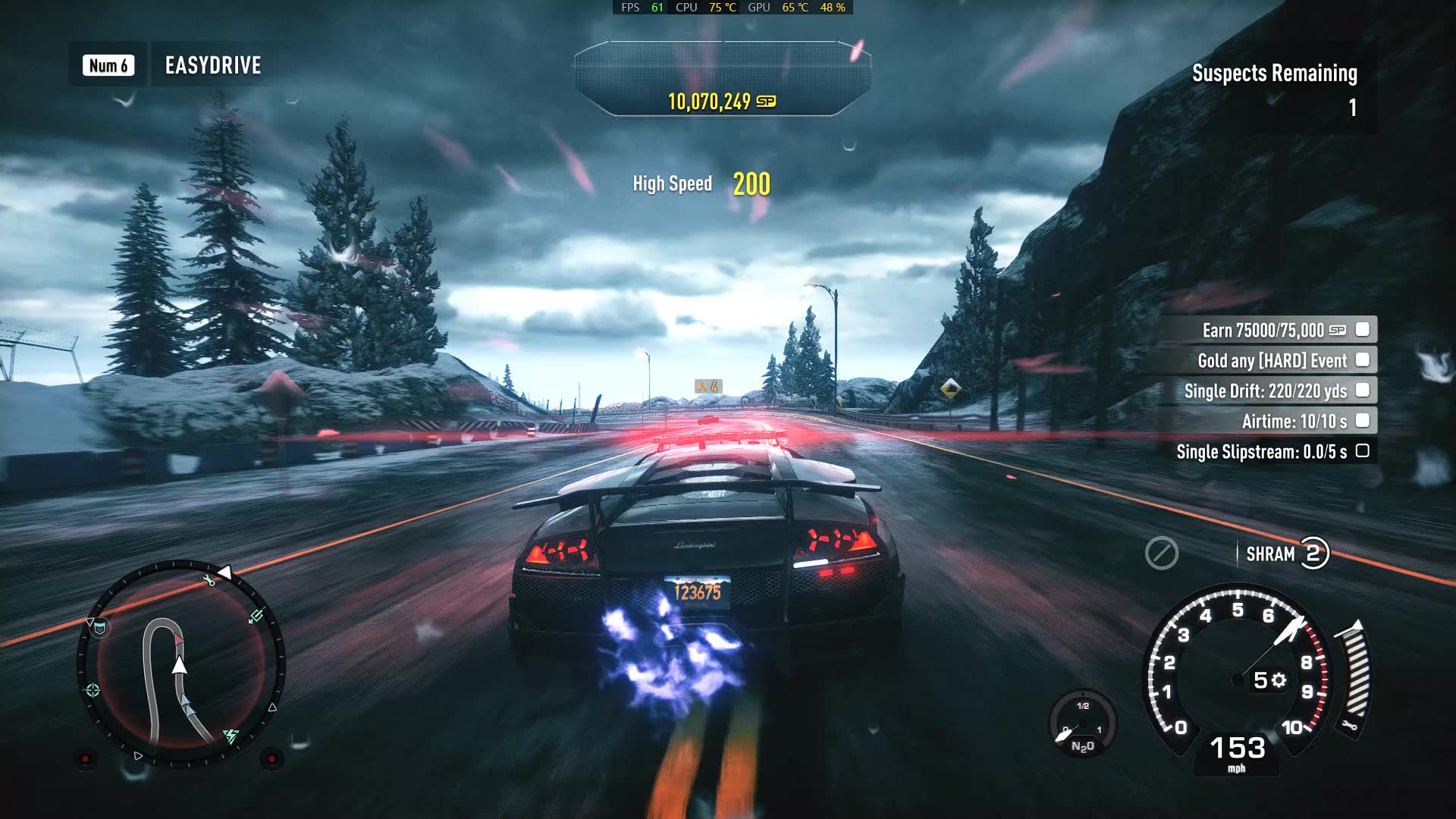This screenshot has height=819, width=1456.
Task: Toggle the Single Drift objective checkbox
Action: pyautogui.click(x=1362, y=391)
